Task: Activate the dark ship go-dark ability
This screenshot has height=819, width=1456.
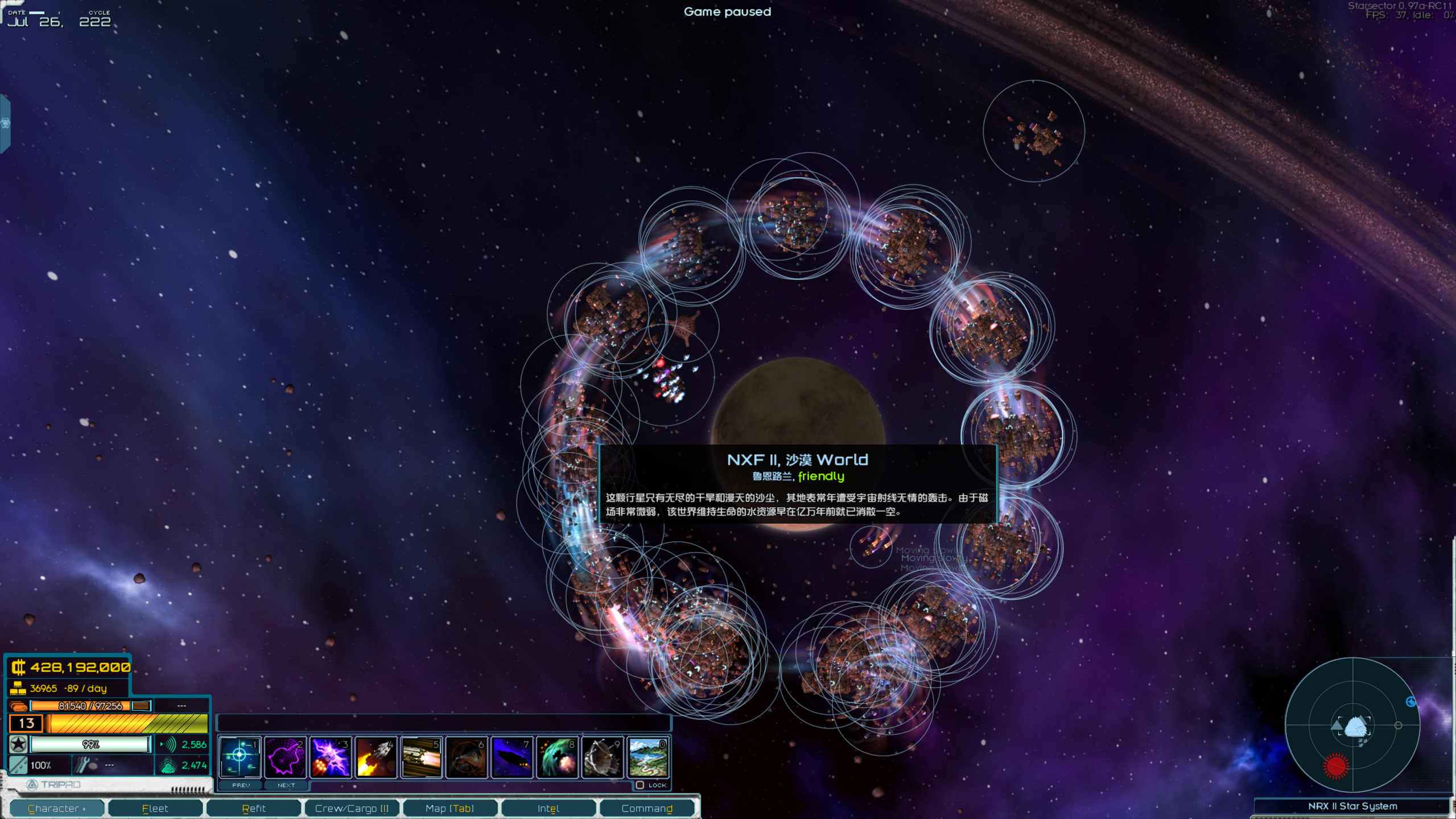Action: point(512,757)
